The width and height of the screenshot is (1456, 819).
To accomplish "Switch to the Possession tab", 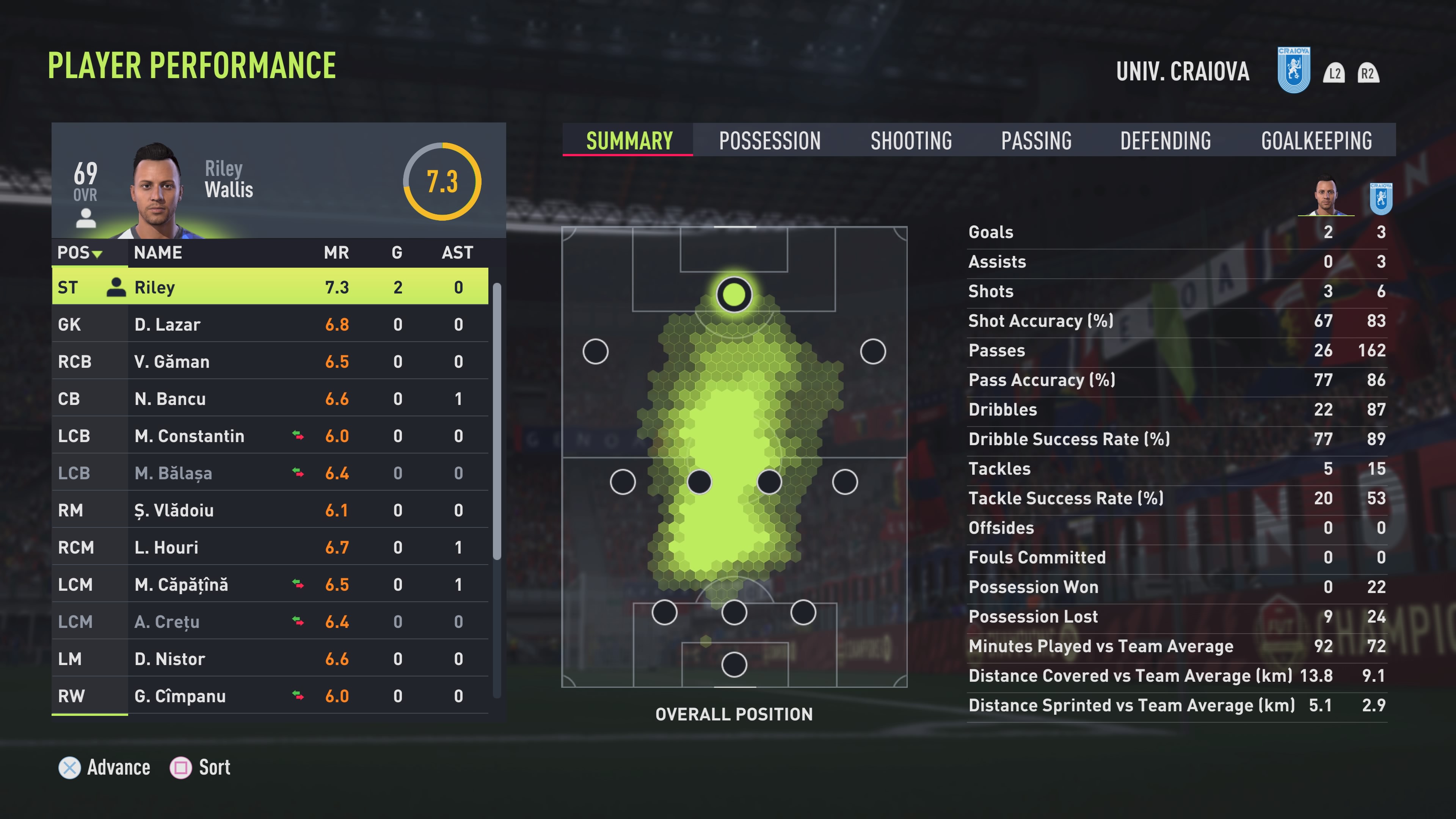I will [769, 140].
